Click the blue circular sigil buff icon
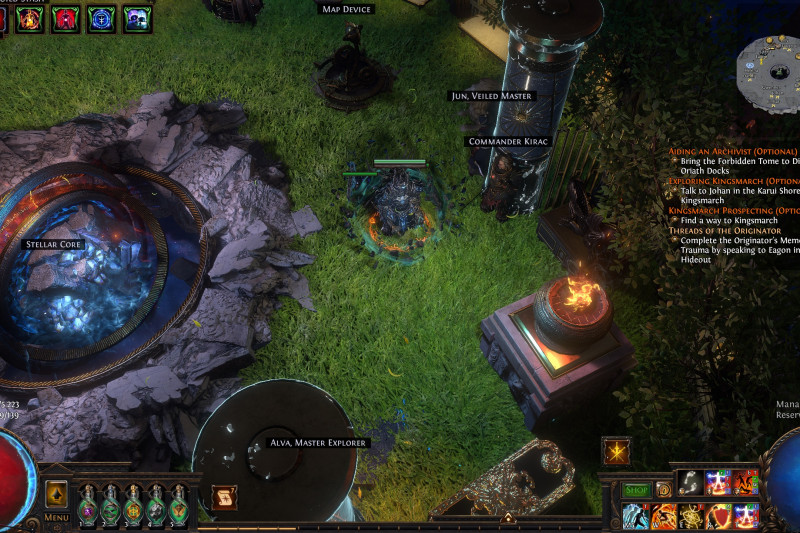The height and width of the screenshot is (533, 800). 101,17
